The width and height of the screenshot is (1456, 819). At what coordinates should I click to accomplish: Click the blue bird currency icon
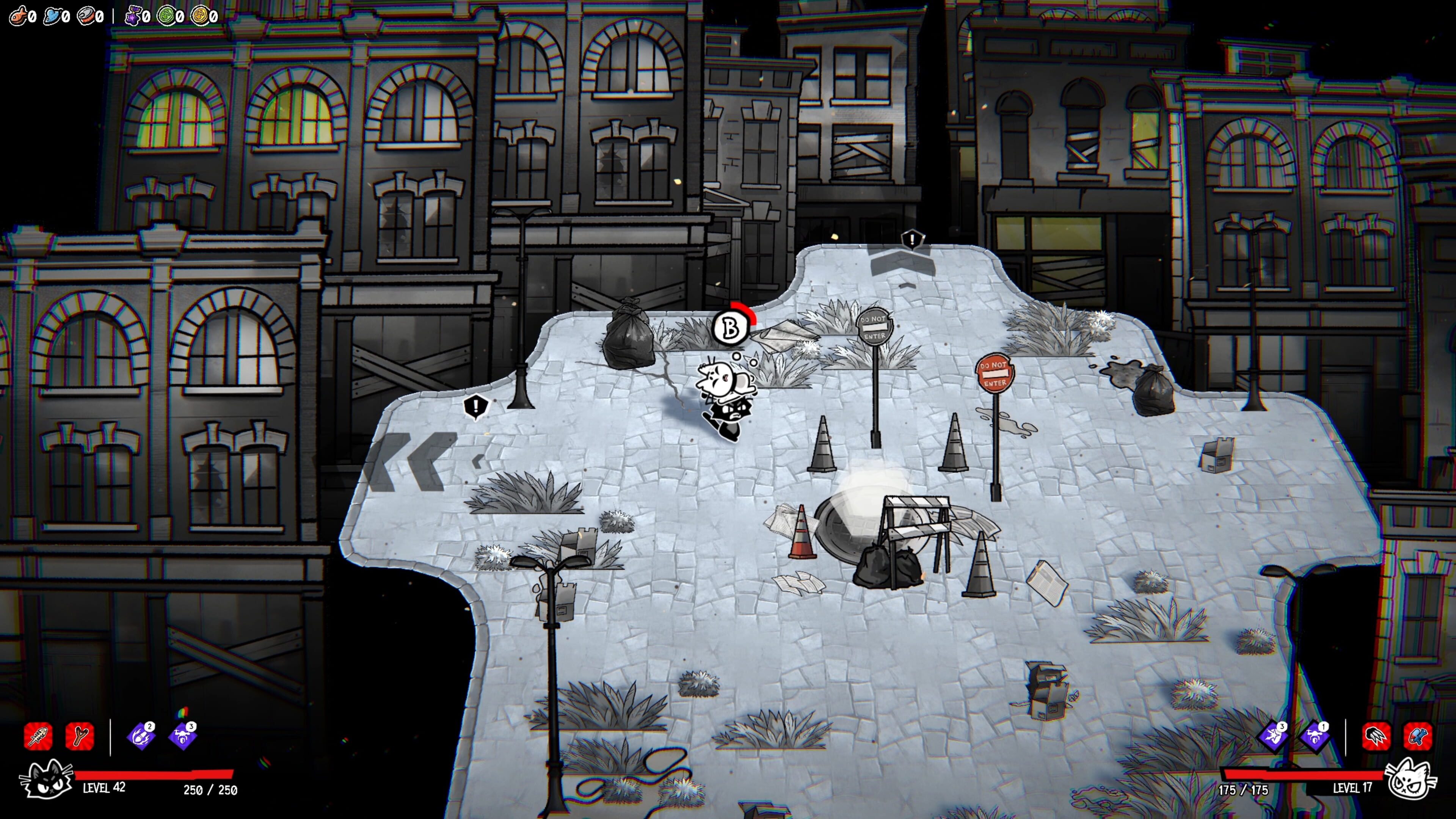[x=52, y=15]
